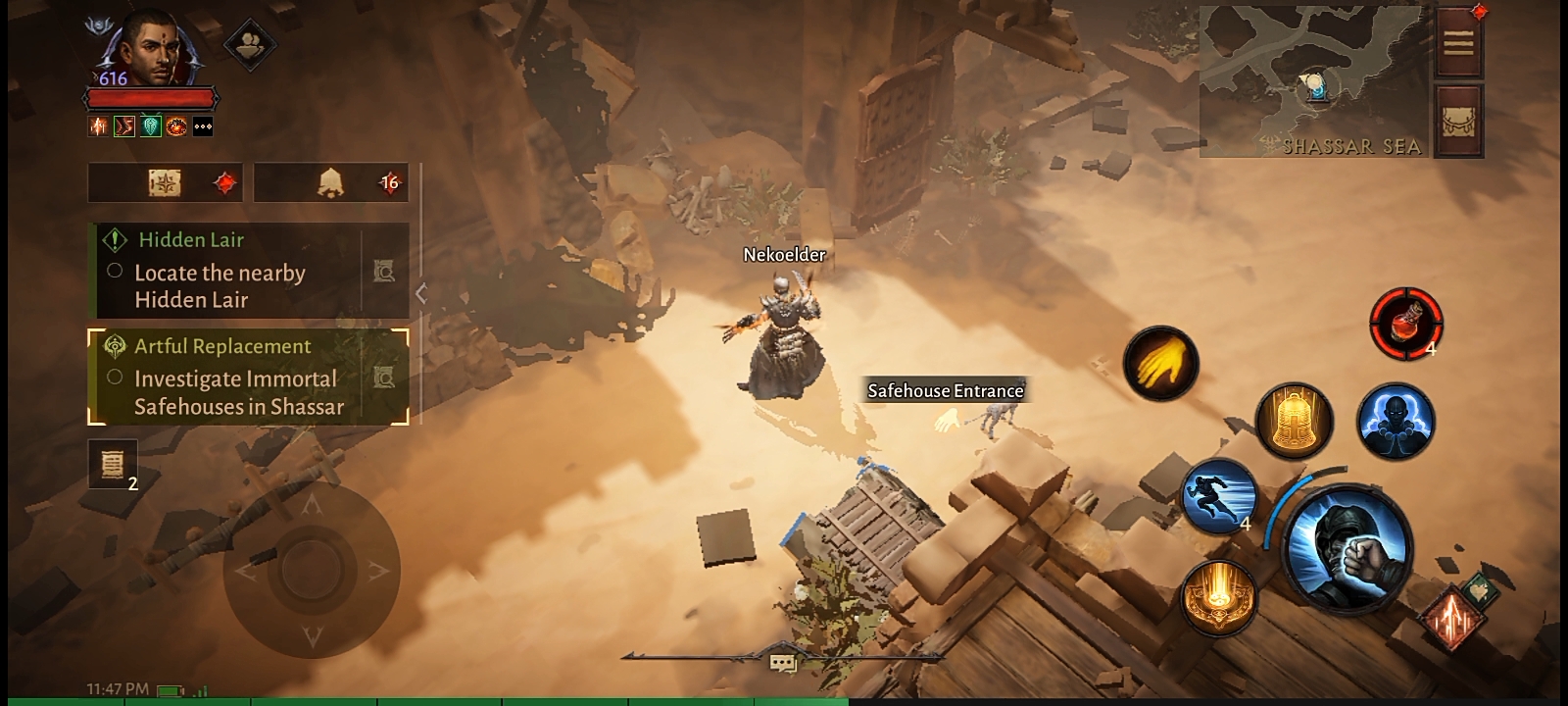Open the chat speech bubble
Image resolution: width=1568 pixels, height=706 pixels.
pyautogui.click(x=782, y=664)
